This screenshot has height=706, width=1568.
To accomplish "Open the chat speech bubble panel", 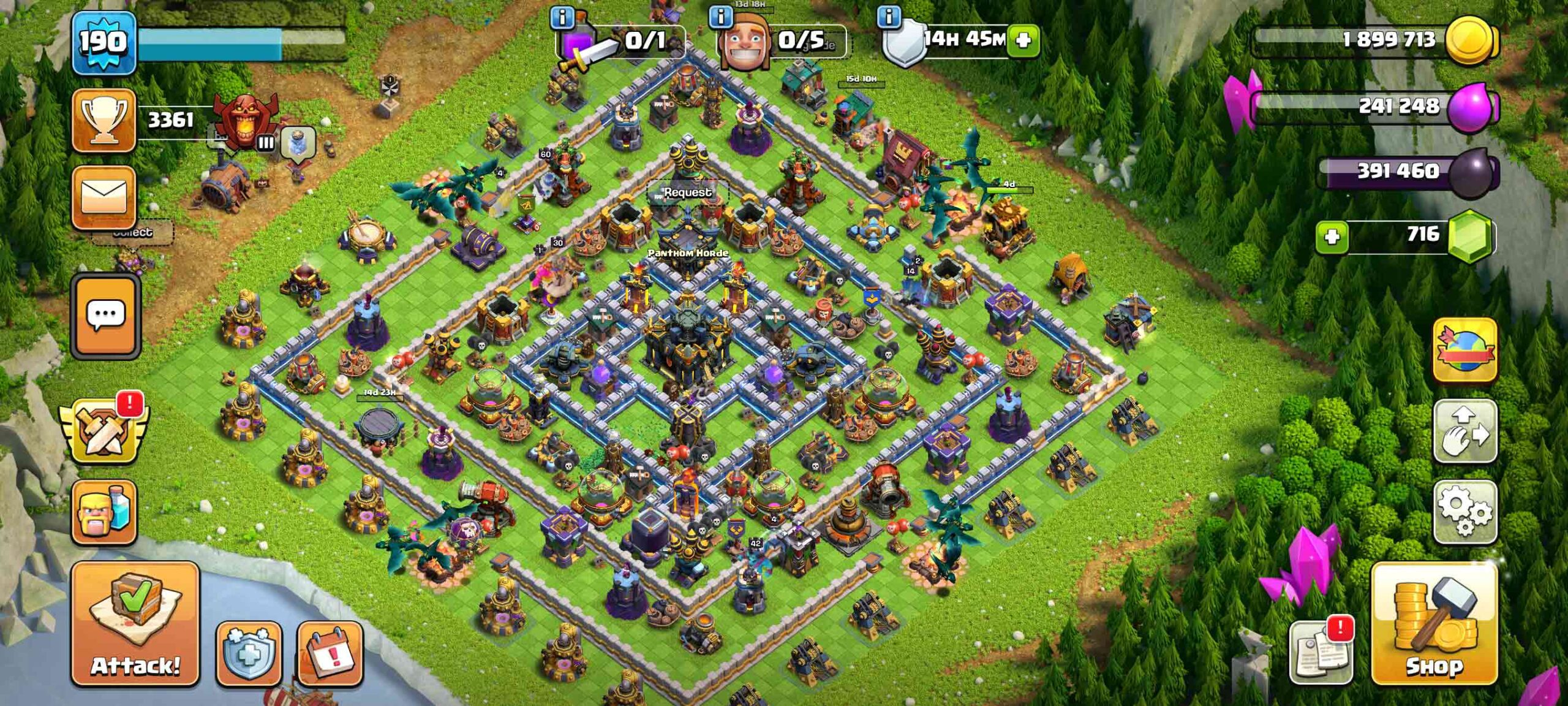I will [105, 316].
